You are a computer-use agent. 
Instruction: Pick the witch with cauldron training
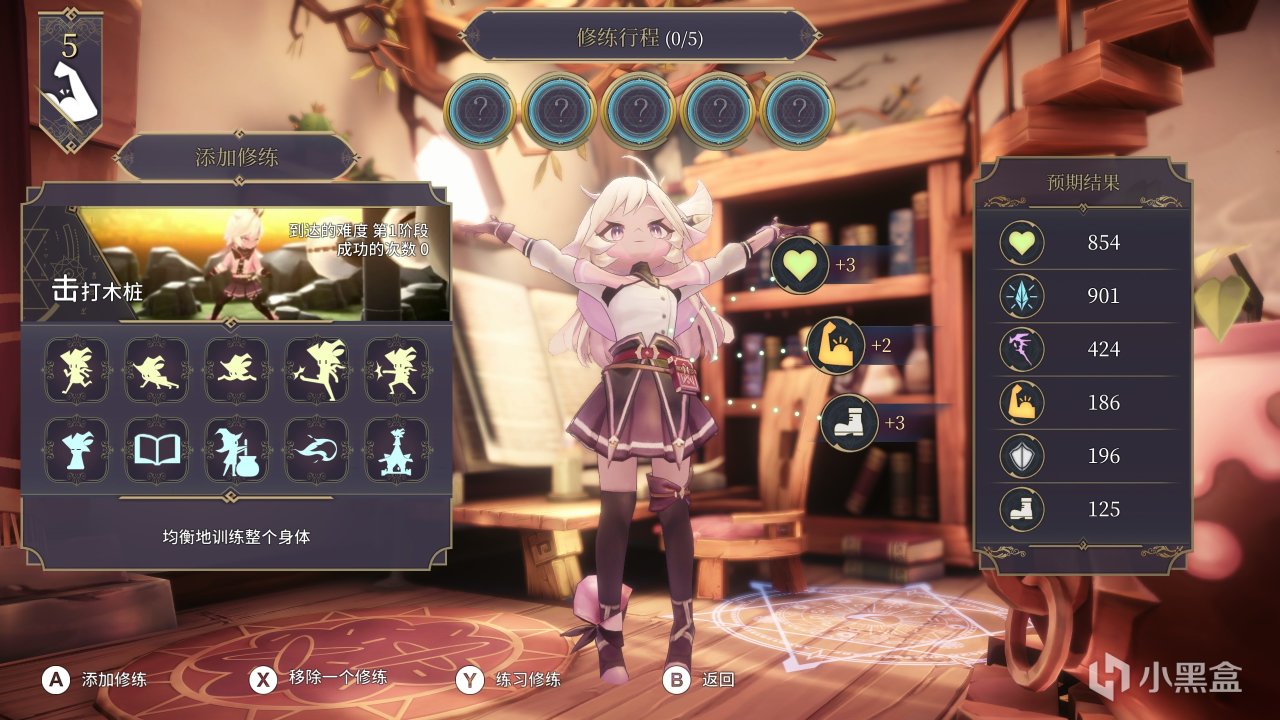(237, 450)
